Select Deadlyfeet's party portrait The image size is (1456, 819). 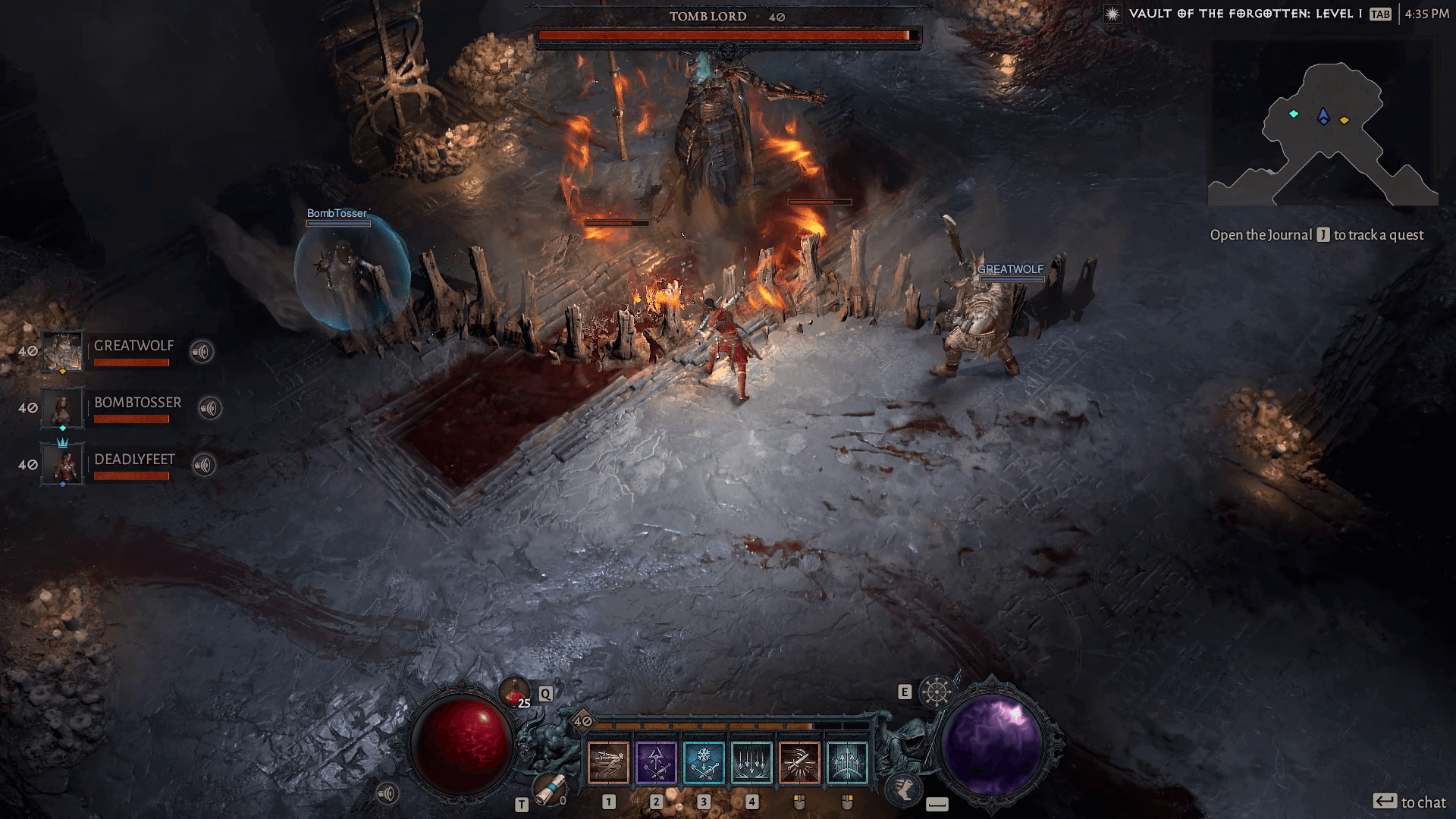pos(64,464)
